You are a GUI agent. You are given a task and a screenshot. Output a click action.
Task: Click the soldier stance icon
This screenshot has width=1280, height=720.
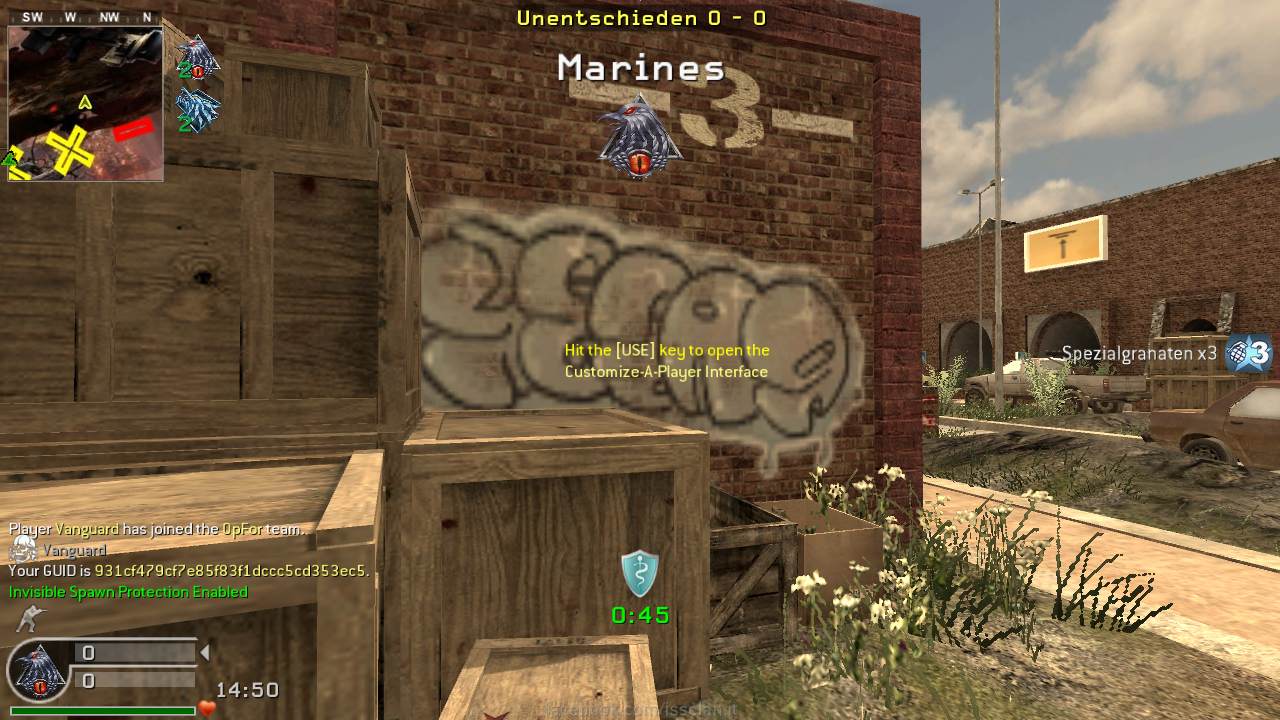tap(31, 619)
